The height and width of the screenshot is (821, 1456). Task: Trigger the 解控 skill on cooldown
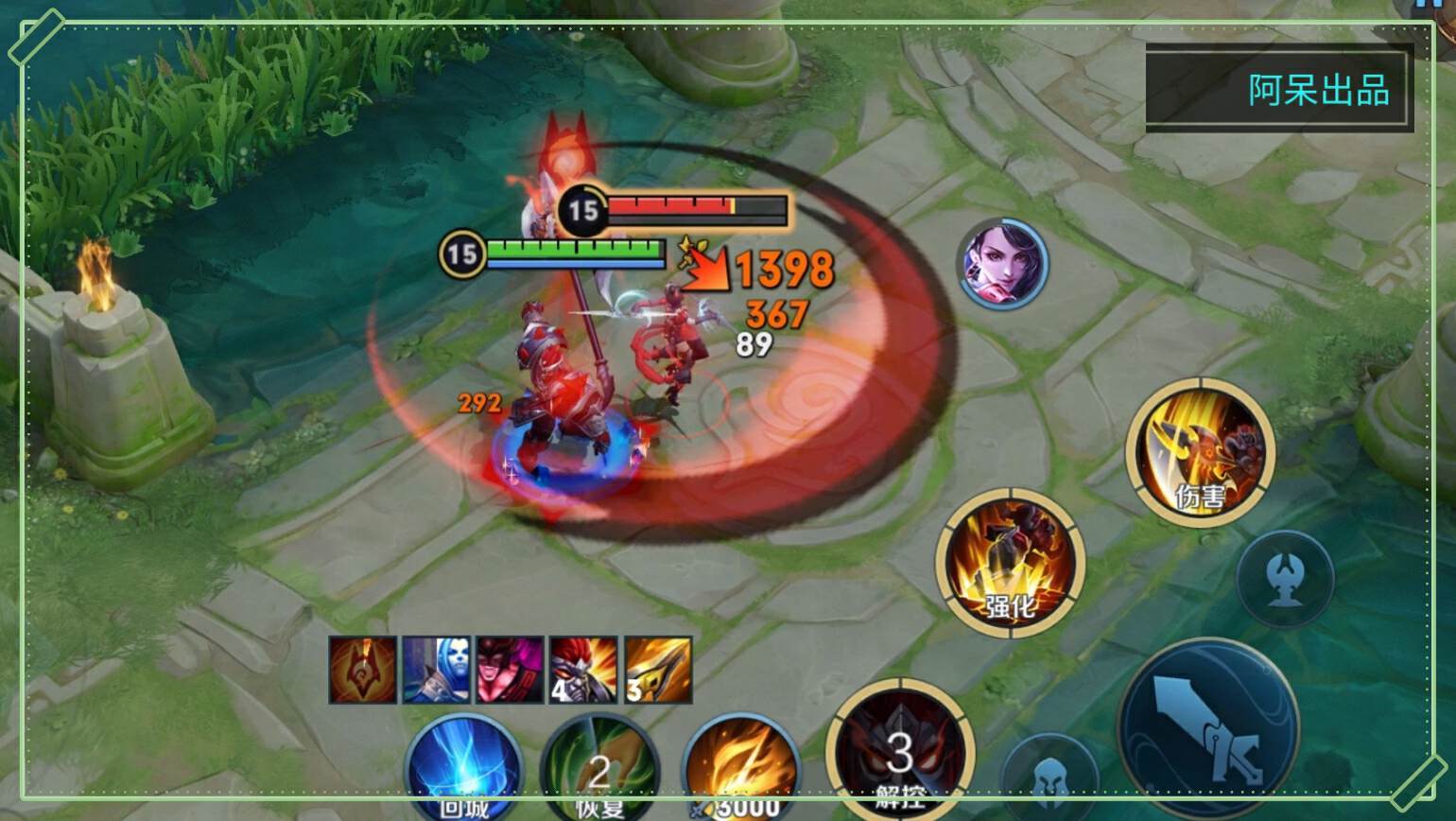[x=899, y=753]
